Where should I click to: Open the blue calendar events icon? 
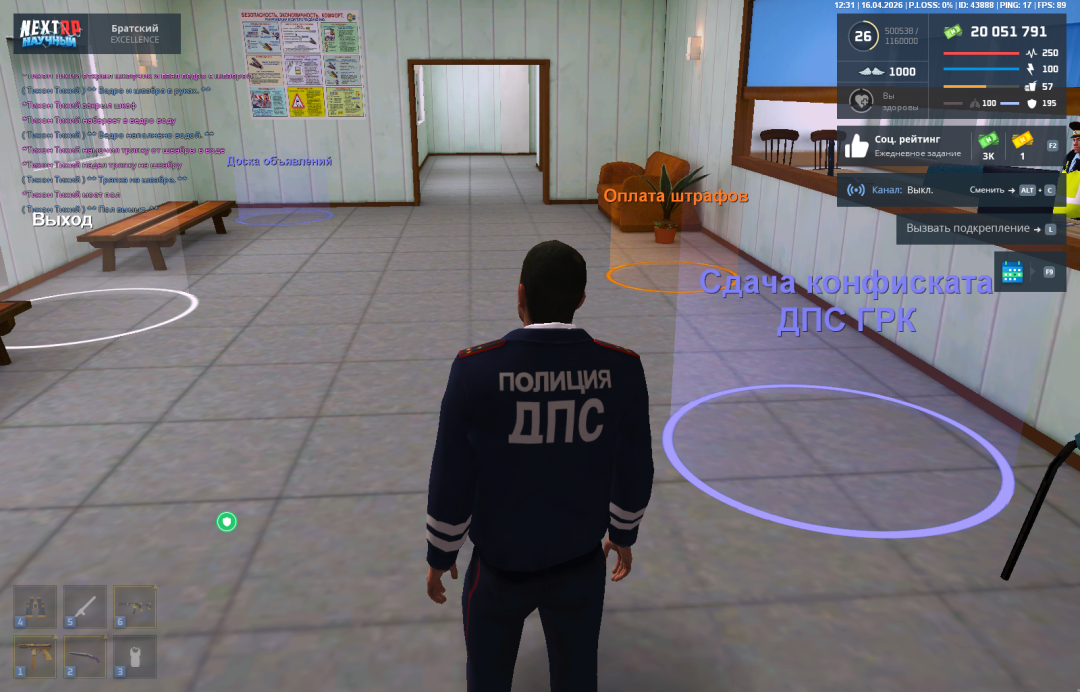pos(1013,271)
